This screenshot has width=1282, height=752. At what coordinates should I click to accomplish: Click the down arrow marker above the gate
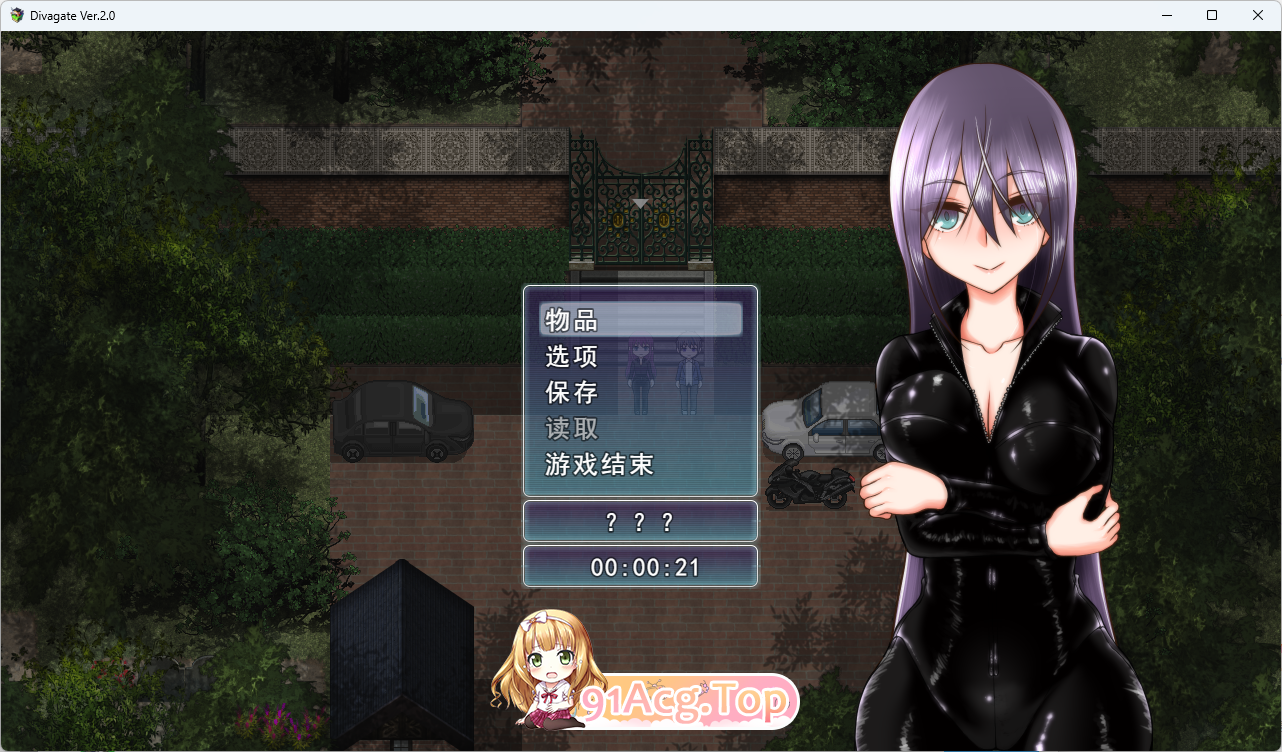click(638, 203)
